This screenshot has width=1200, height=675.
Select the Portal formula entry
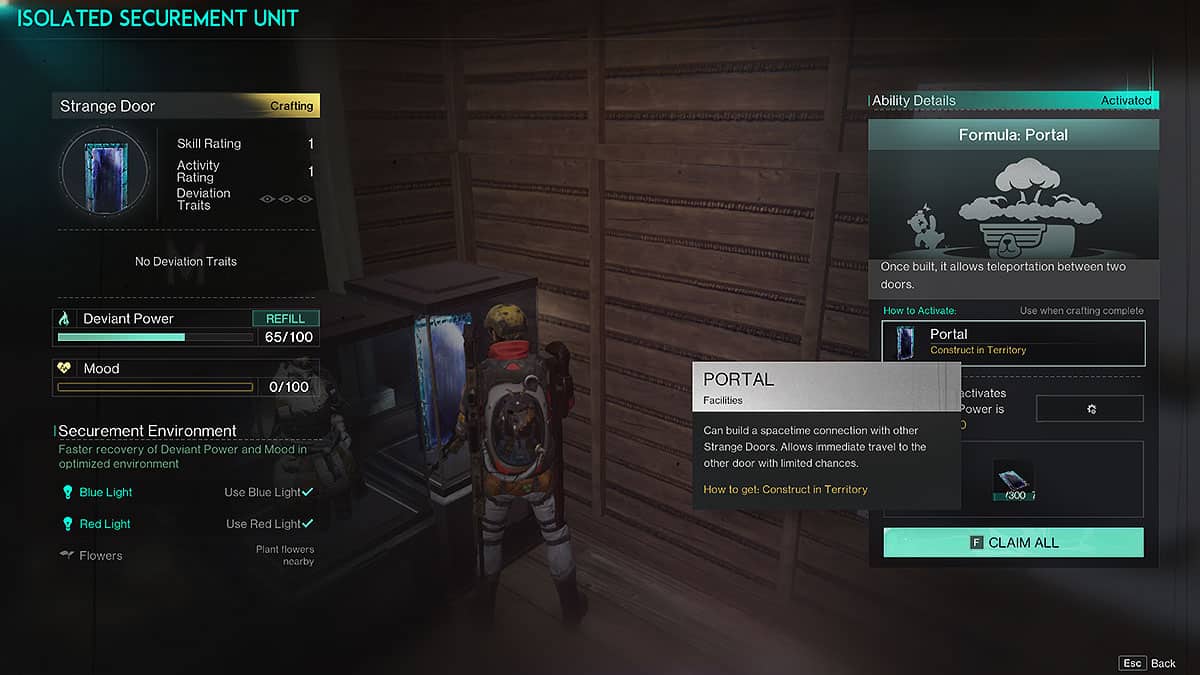pos(1013,342)
